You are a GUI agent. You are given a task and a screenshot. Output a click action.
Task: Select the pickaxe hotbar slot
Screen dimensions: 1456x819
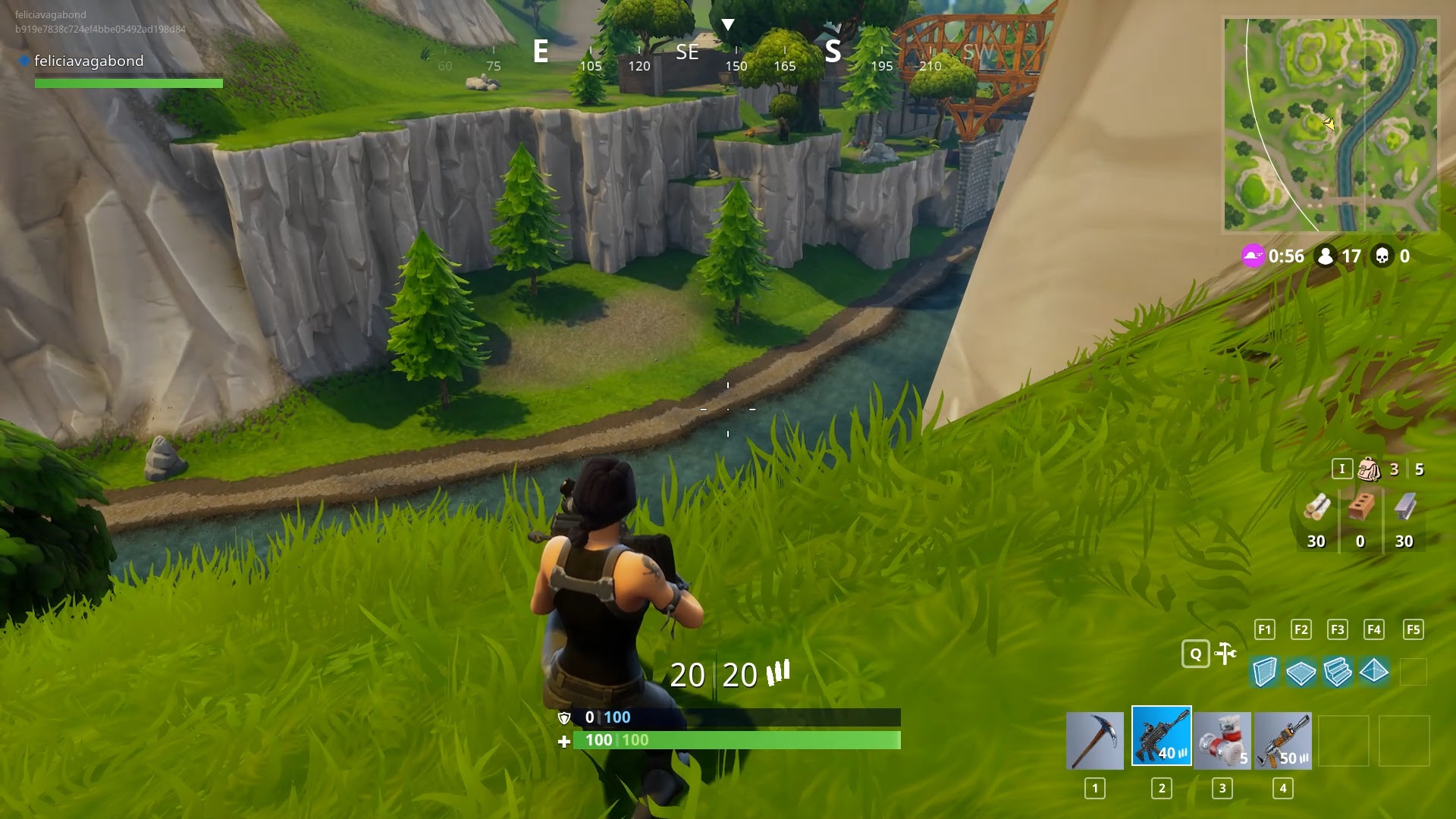(1094, 741)
